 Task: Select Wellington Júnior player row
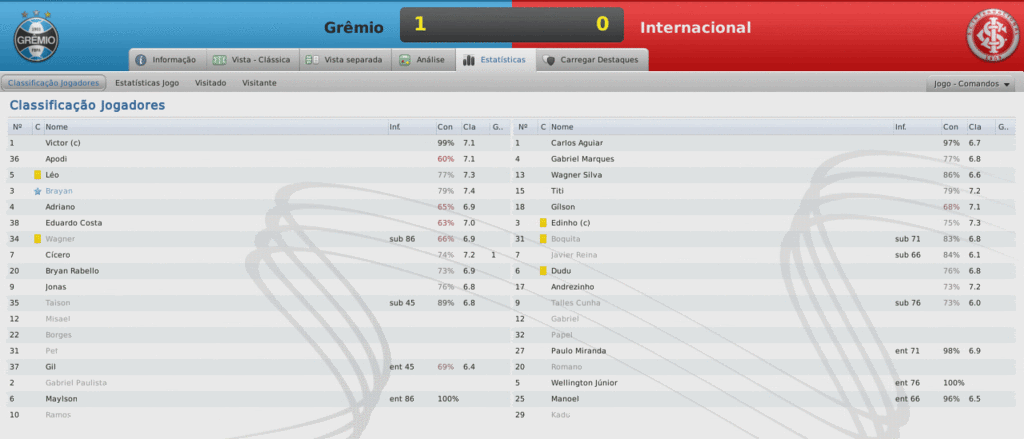click(592, 382)
